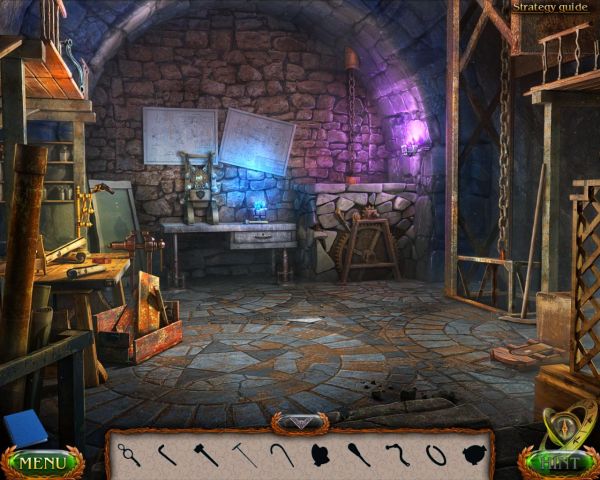
Task: Open the blue journal book
Action: tap(24, 430)
